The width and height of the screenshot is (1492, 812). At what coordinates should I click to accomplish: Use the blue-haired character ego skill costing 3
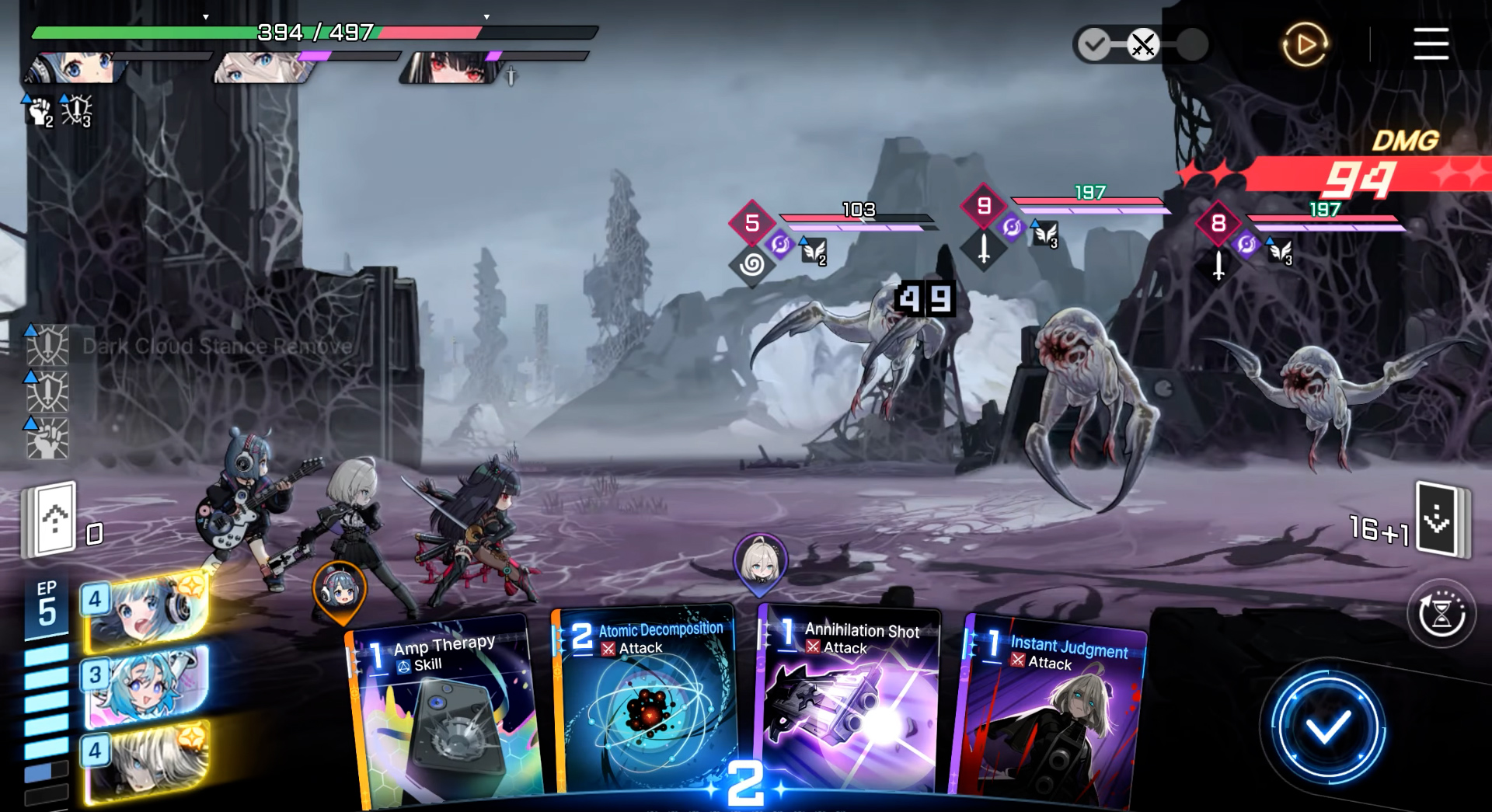coord(146,685)
